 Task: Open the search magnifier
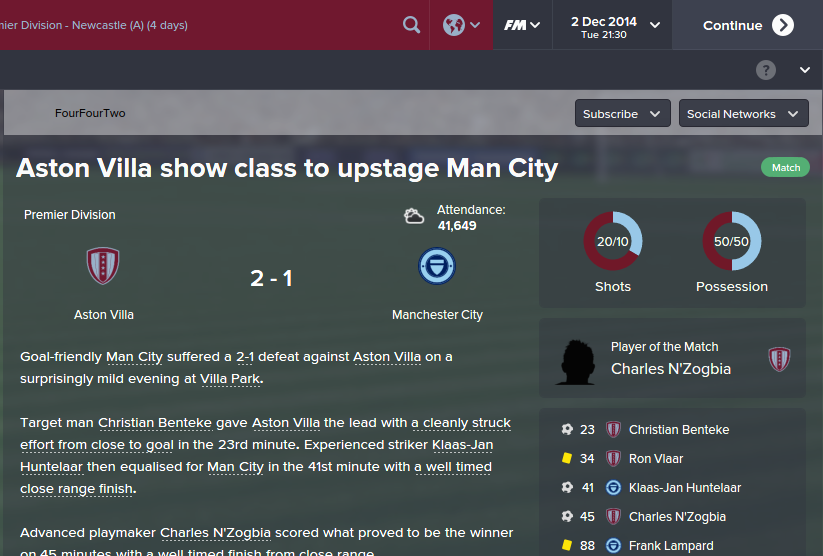coord(411,25)
